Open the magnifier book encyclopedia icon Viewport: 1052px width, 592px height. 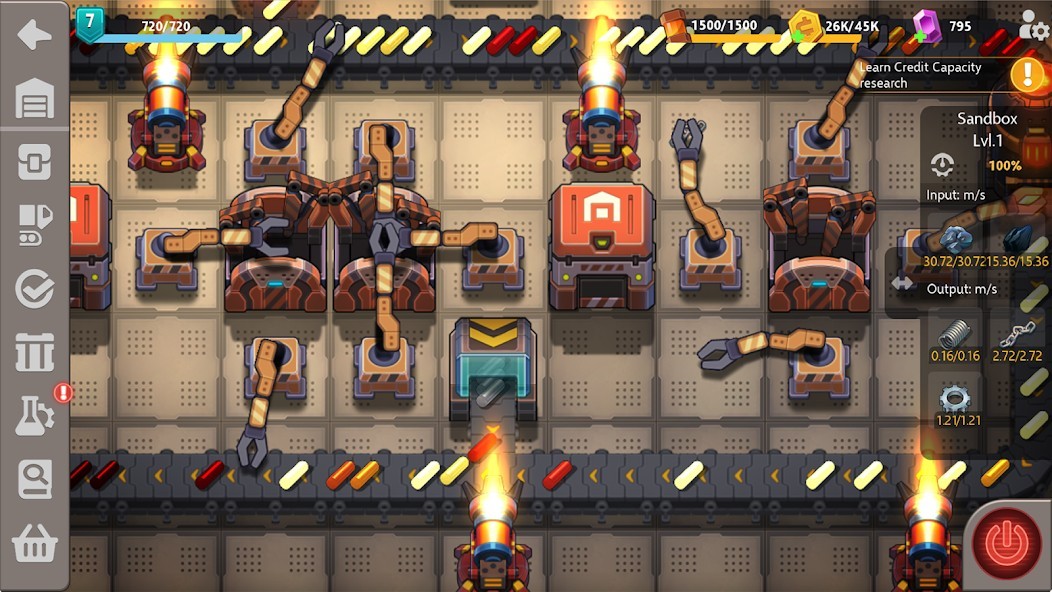coord(34,480)
